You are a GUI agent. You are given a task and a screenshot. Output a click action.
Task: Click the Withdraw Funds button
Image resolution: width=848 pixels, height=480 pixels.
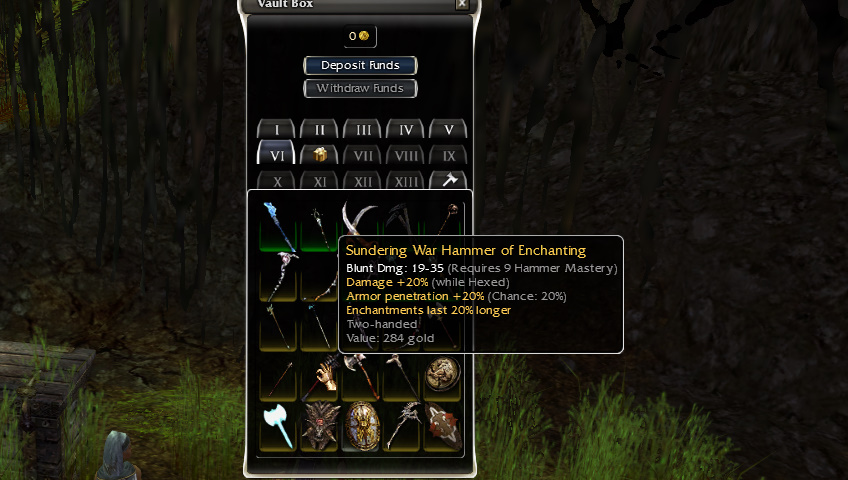click(x=360, y=88)
